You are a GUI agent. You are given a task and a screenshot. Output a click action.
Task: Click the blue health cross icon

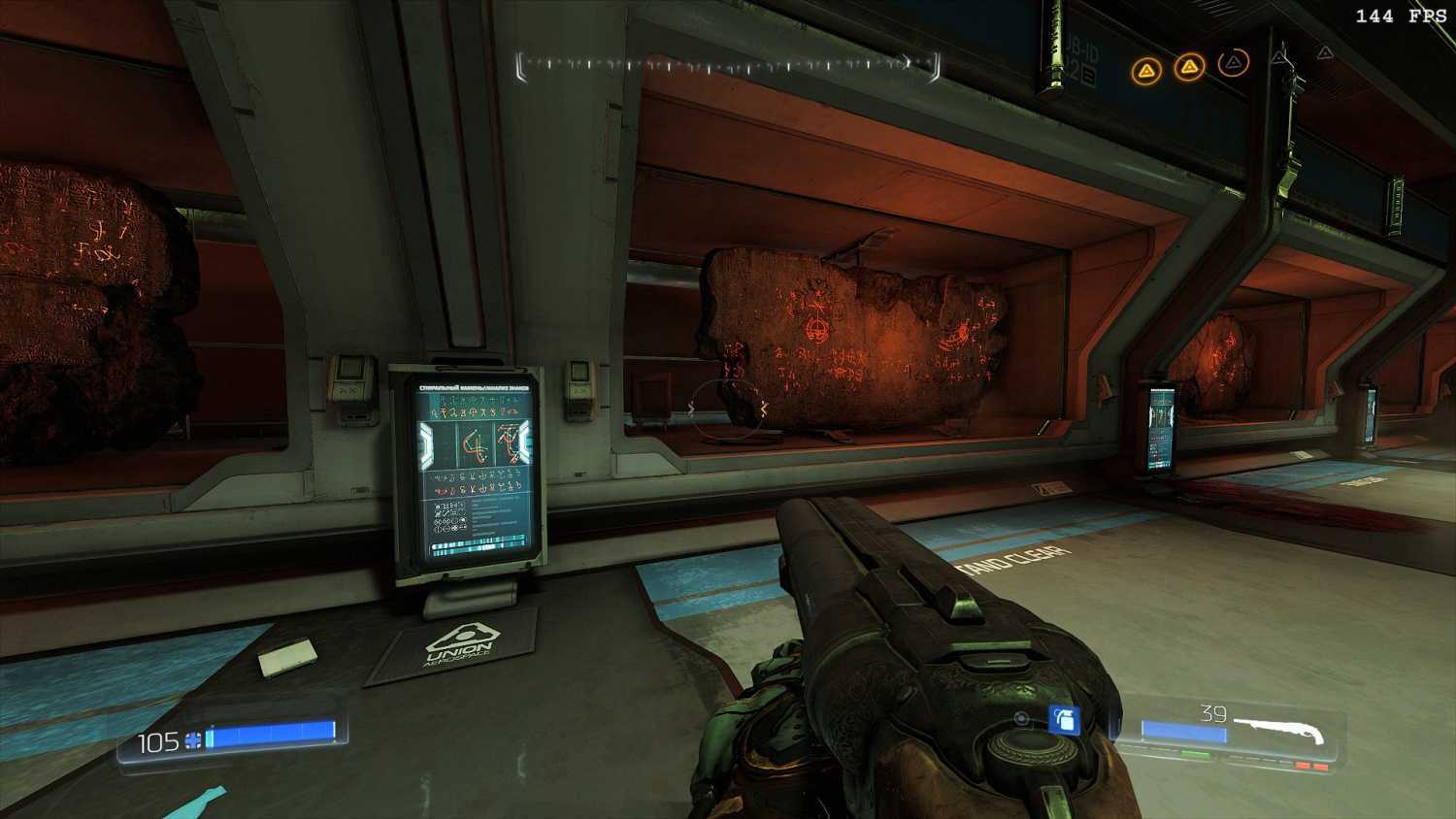click(x=194, y=742)
